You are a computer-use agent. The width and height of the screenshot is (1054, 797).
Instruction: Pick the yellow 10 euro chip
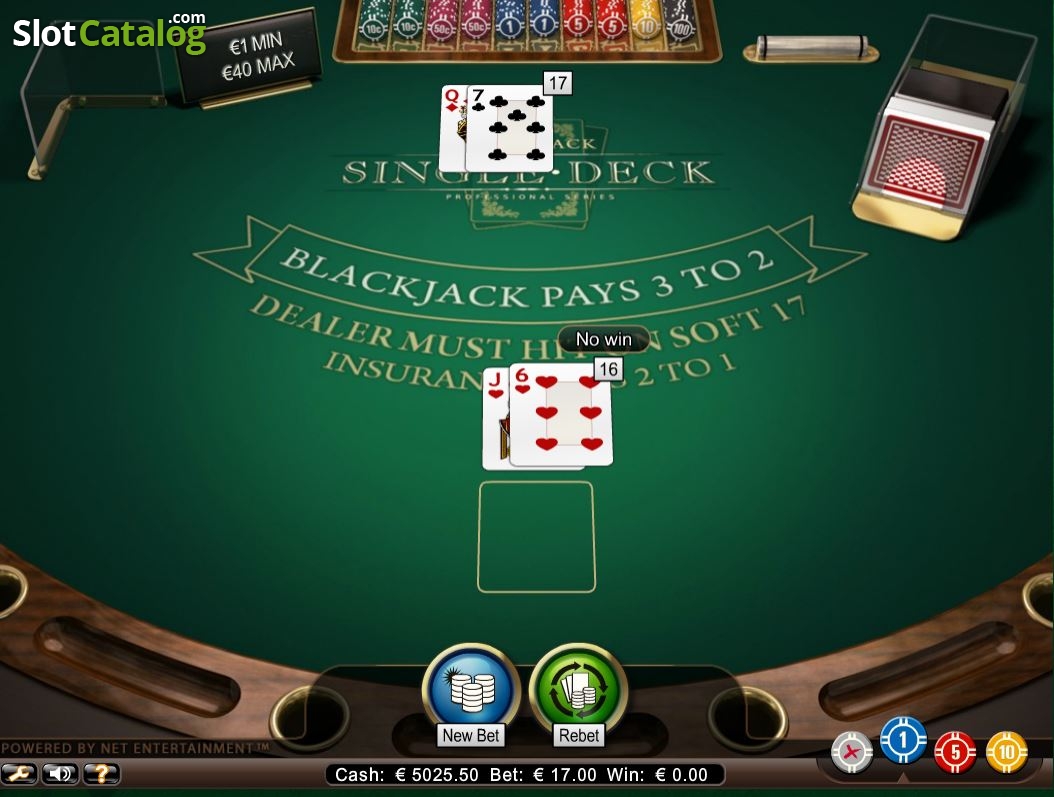coord(1007,752)
